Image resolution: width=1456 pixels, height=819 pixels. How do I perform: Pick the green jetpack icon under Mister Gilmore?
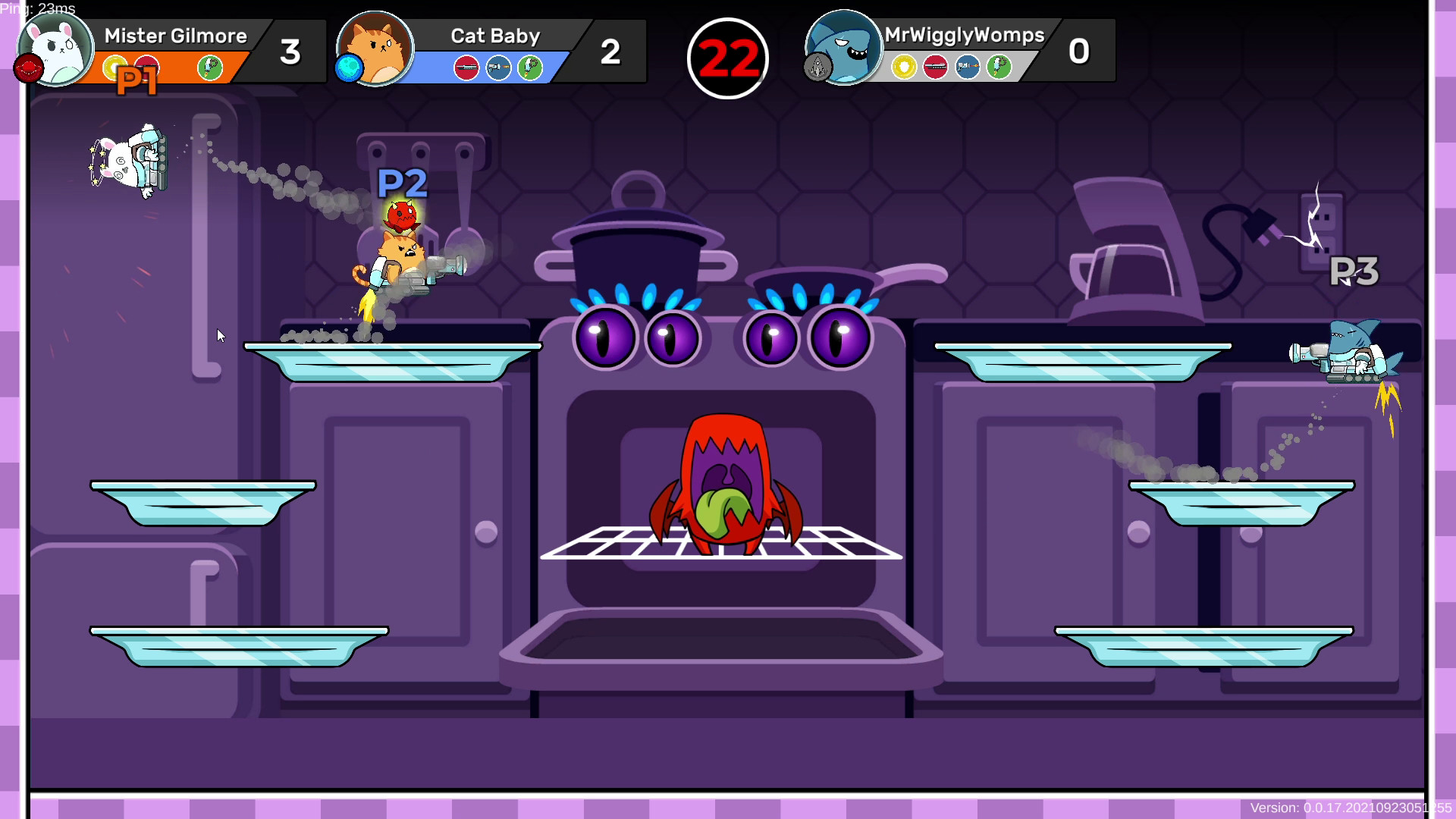pyautogui.click(x=209, y=67)
